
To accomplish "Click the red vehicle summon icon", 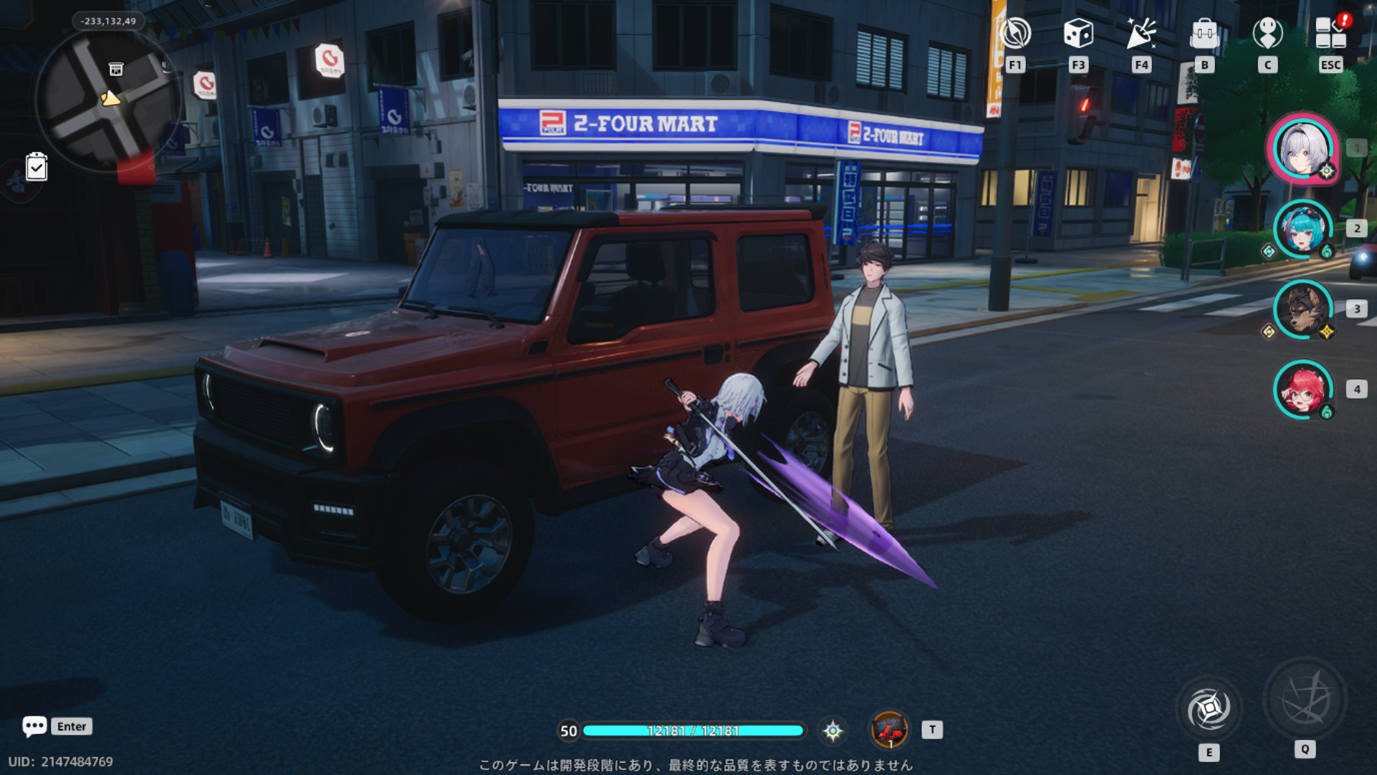I will (889, 730).
